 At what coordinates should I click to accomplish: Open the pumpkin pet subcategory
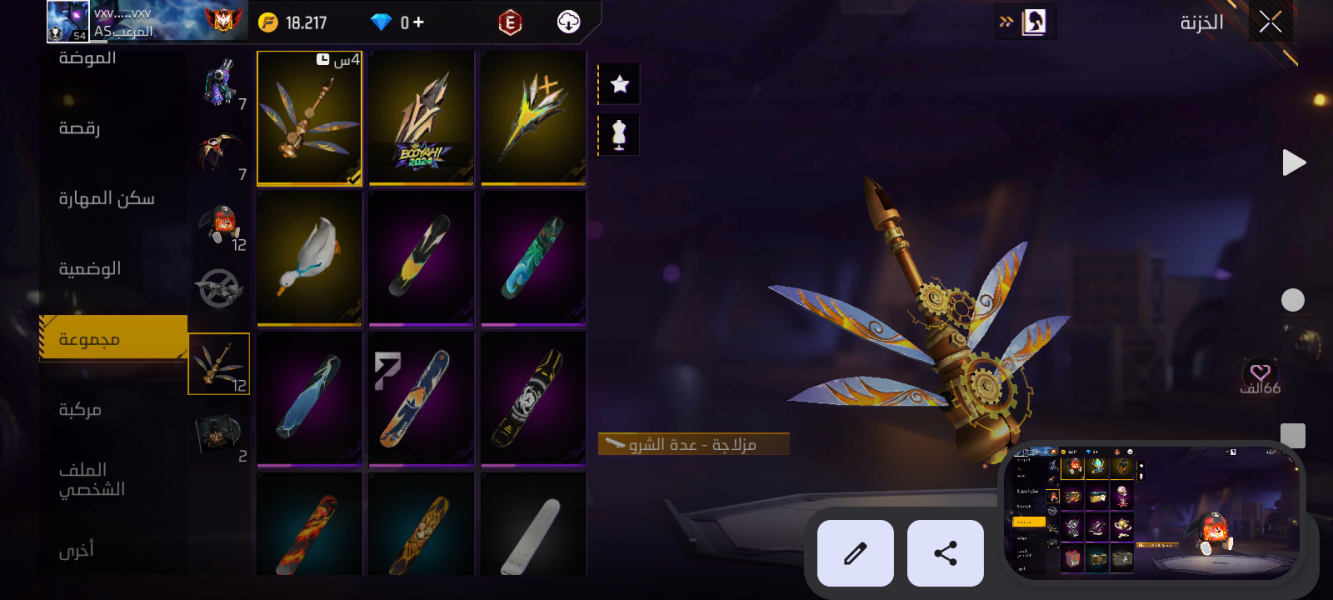coord(219,224)
